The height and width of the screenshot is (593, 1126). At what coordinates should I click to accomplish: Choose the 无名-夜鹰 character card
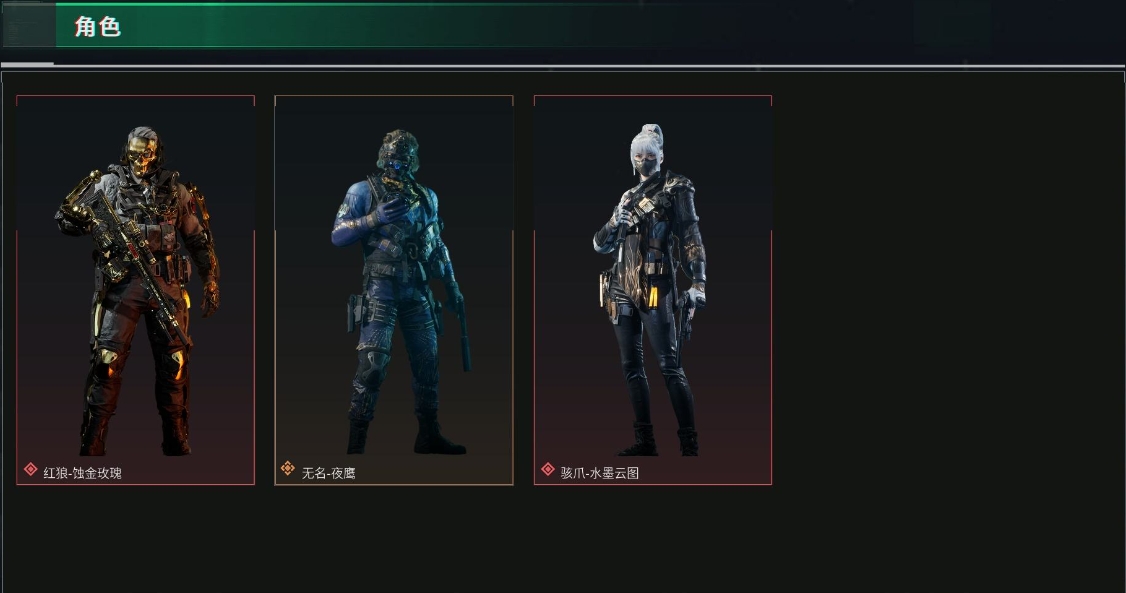pyautogui.click(x=394, y=290)
